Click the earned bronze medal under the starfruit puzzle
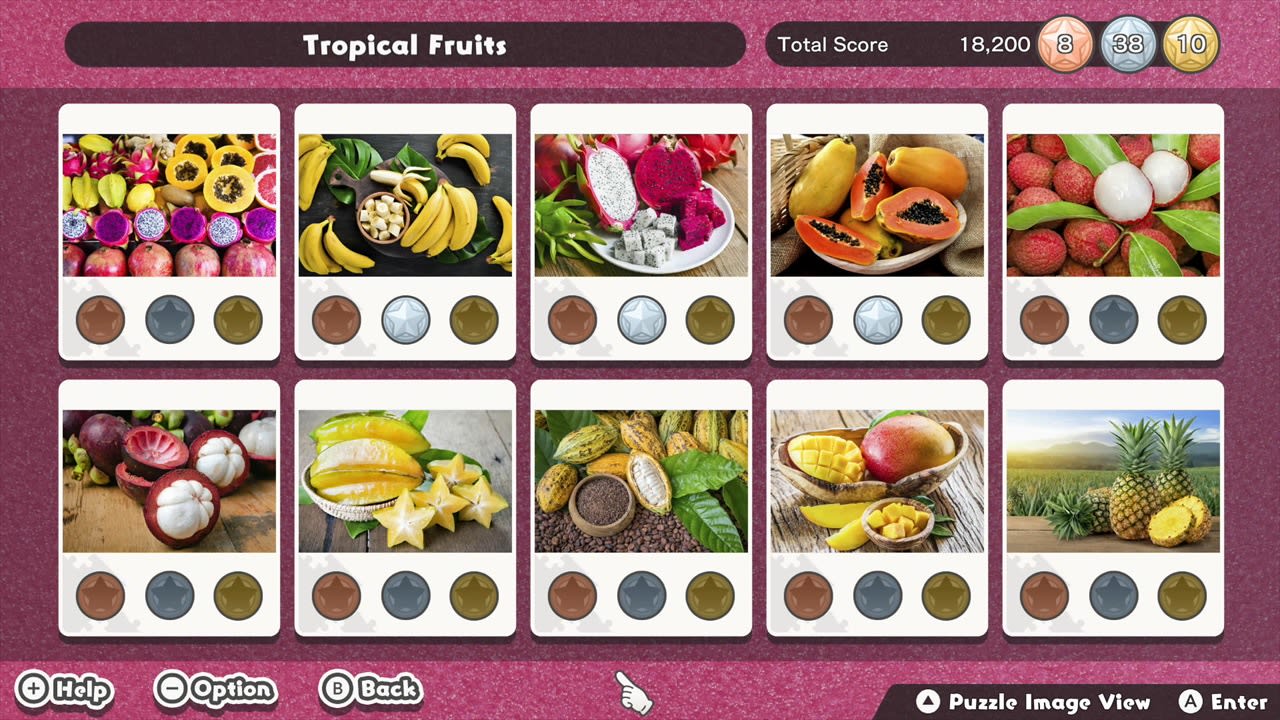The image size is (1280, 720). (336, 596)
